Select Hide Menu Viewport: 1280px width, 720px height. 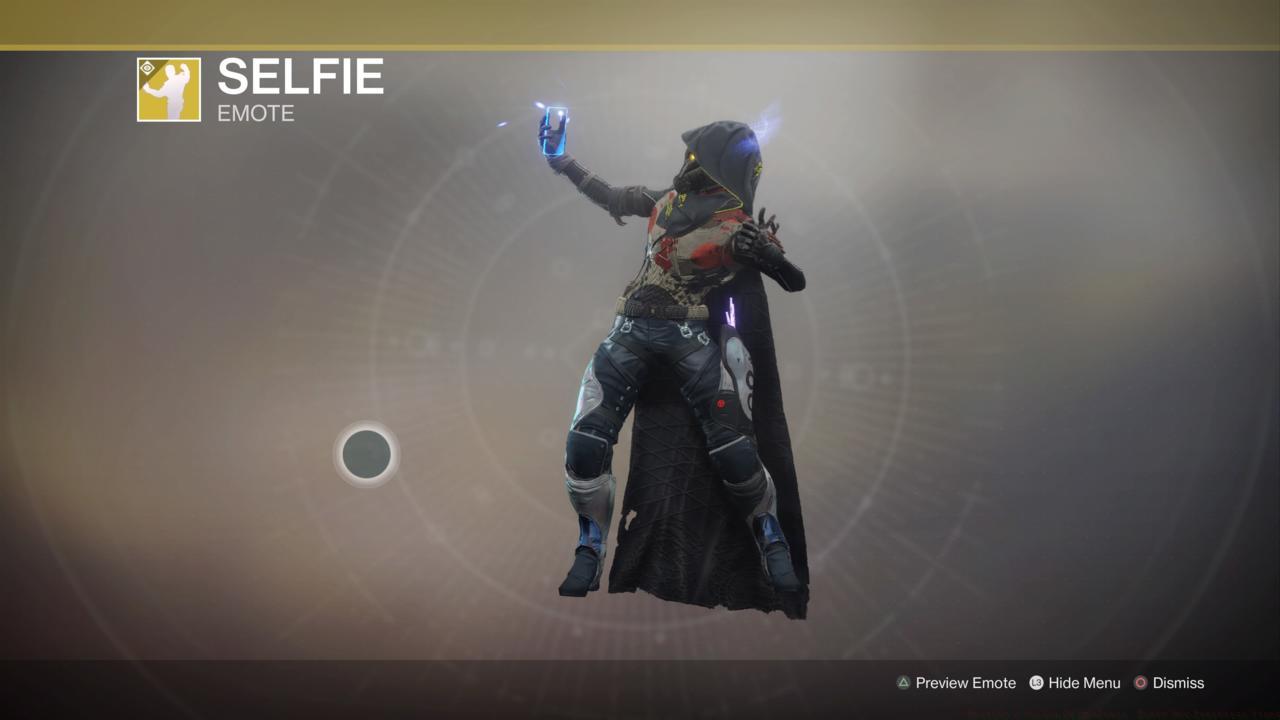pos(1083,683)
